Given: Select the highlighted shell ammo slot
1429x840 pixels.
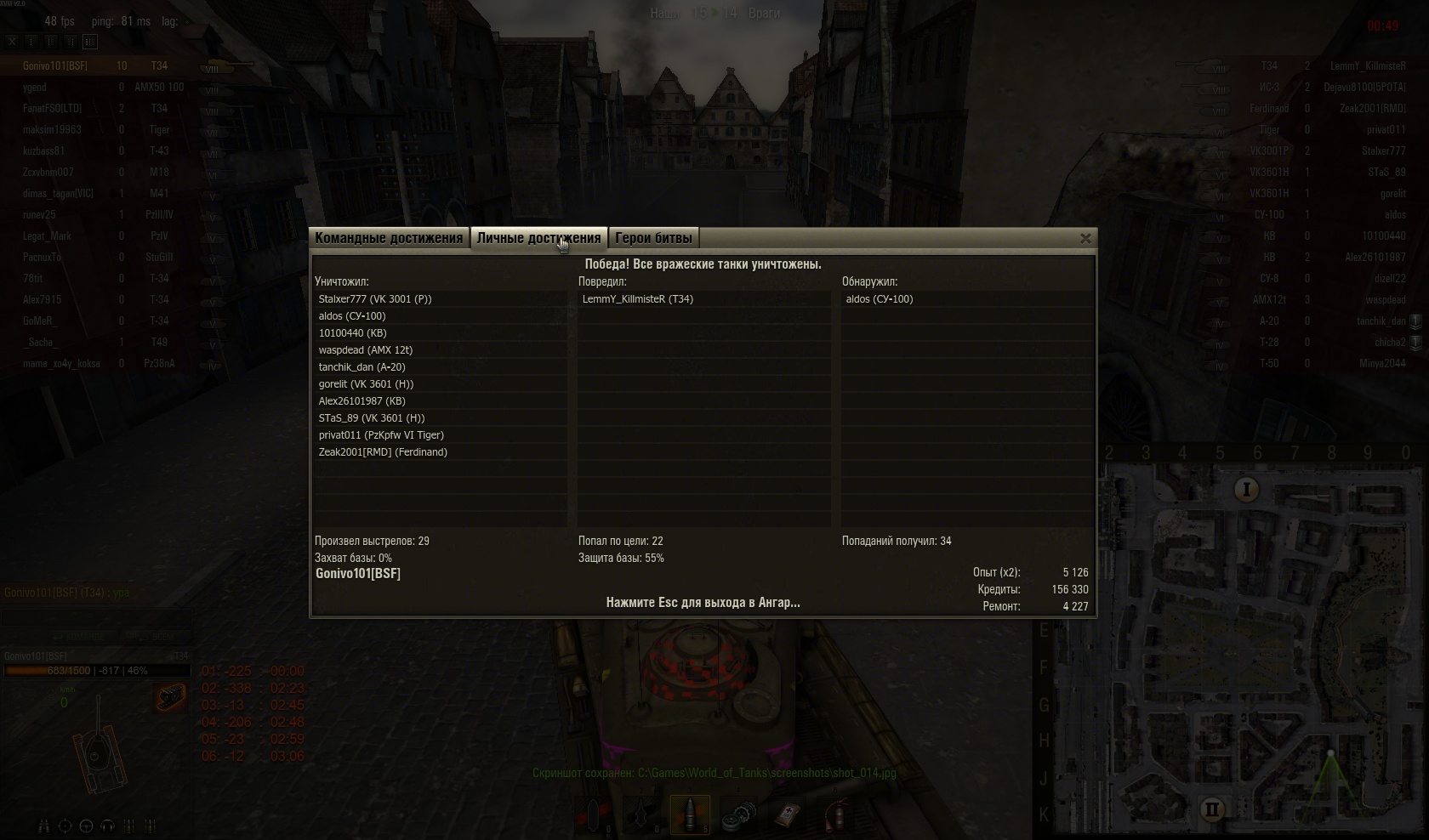Looking at the screenshot, I should coord(690,814).
